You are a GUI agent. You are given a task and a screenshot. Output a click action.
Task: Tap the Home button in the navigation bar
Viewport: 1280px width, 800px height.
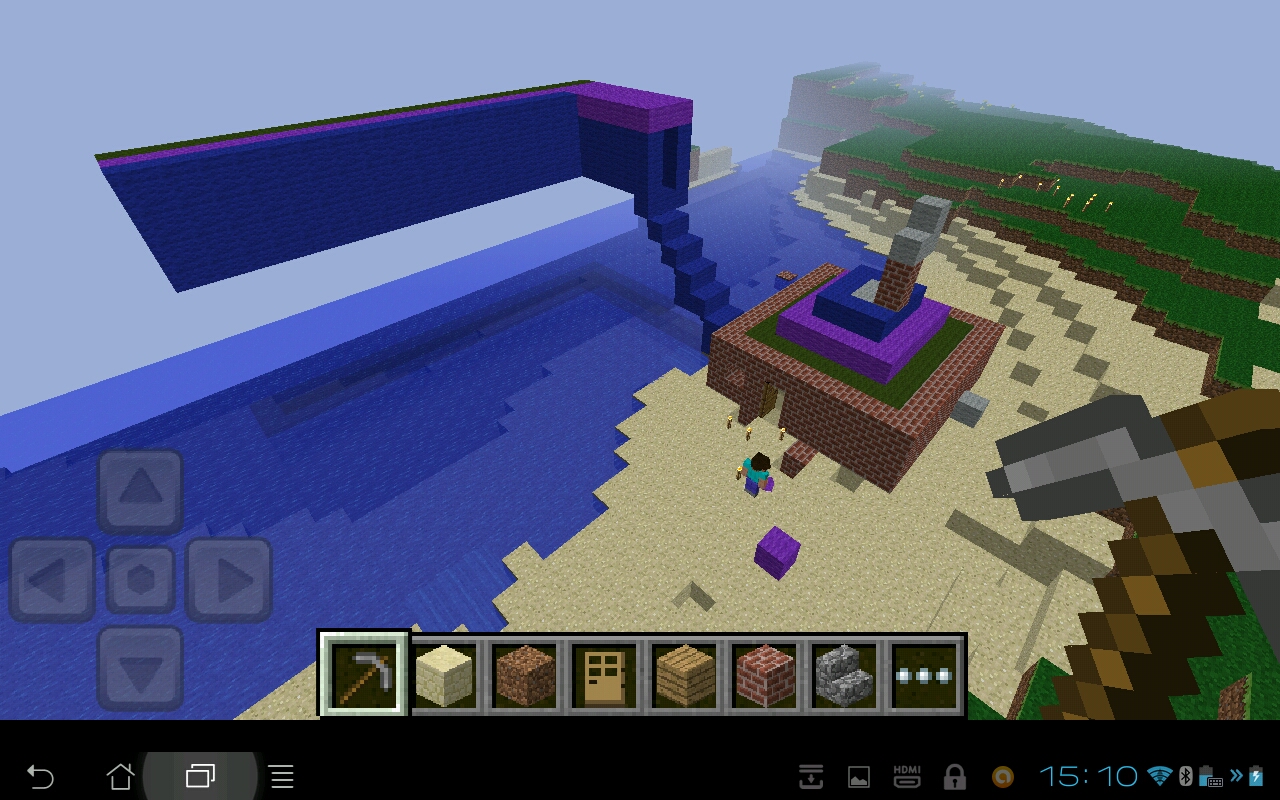[x=120, y=776]
